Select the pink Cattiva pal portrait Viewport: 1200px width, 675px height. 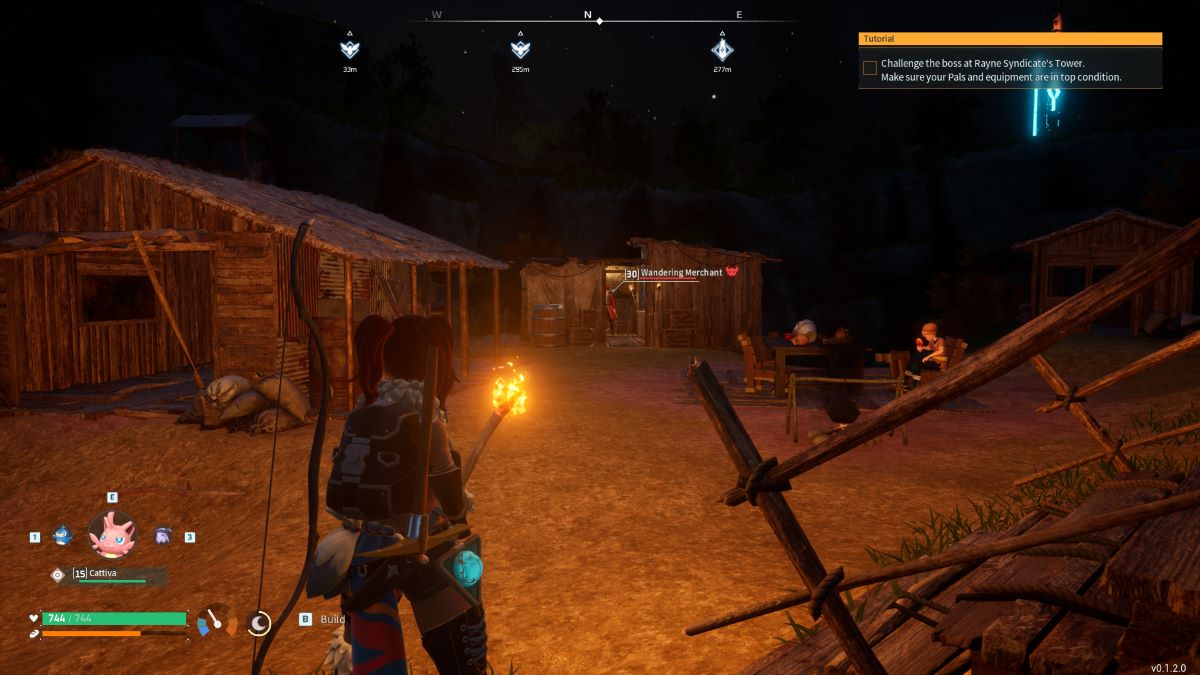[x=112, y=534]
